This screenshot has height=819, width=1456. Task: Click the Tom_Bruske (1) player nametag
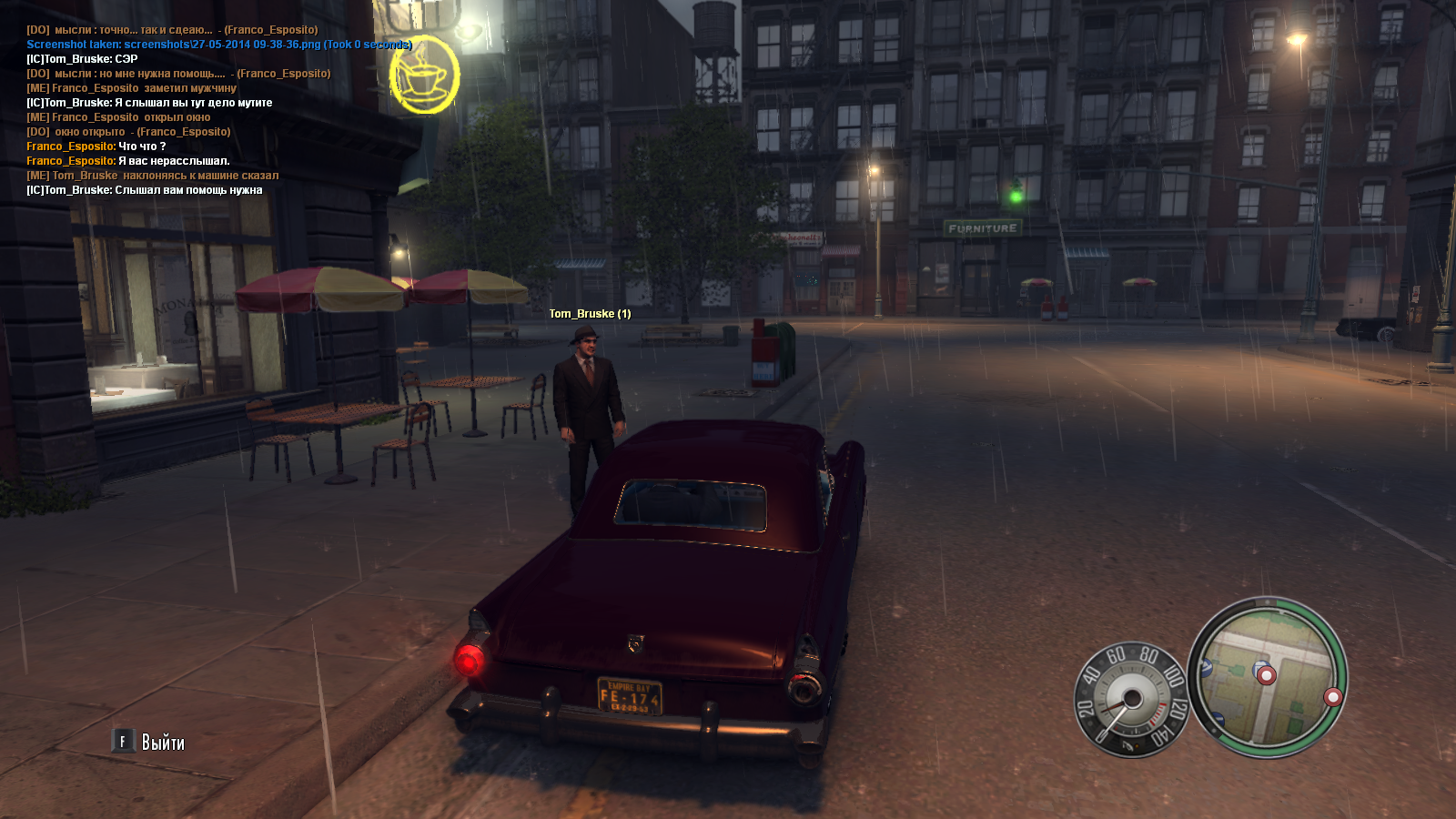pos(590,314)
